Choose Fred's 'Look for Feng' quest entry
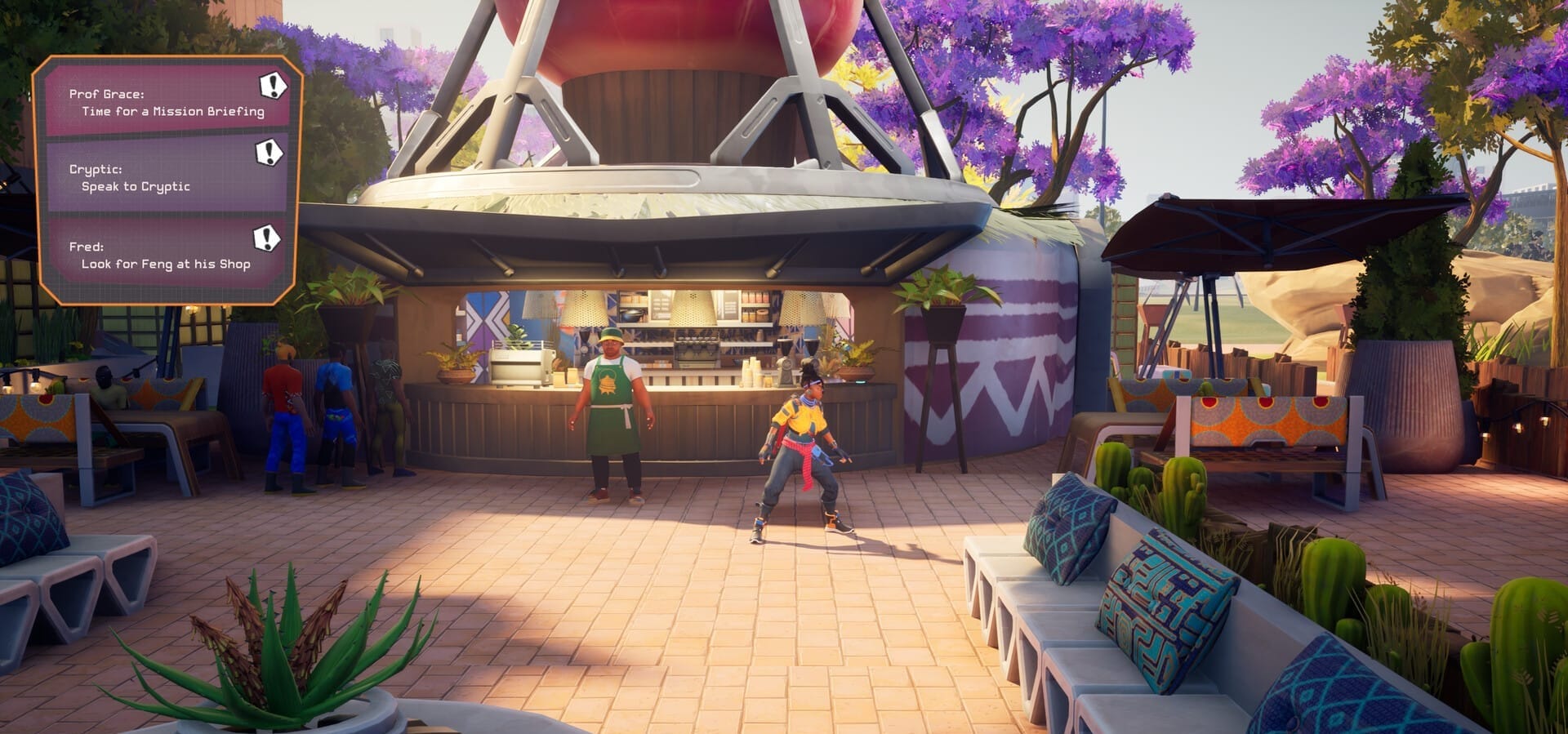This screenshot has width=1568, height=734. [167, 255]
